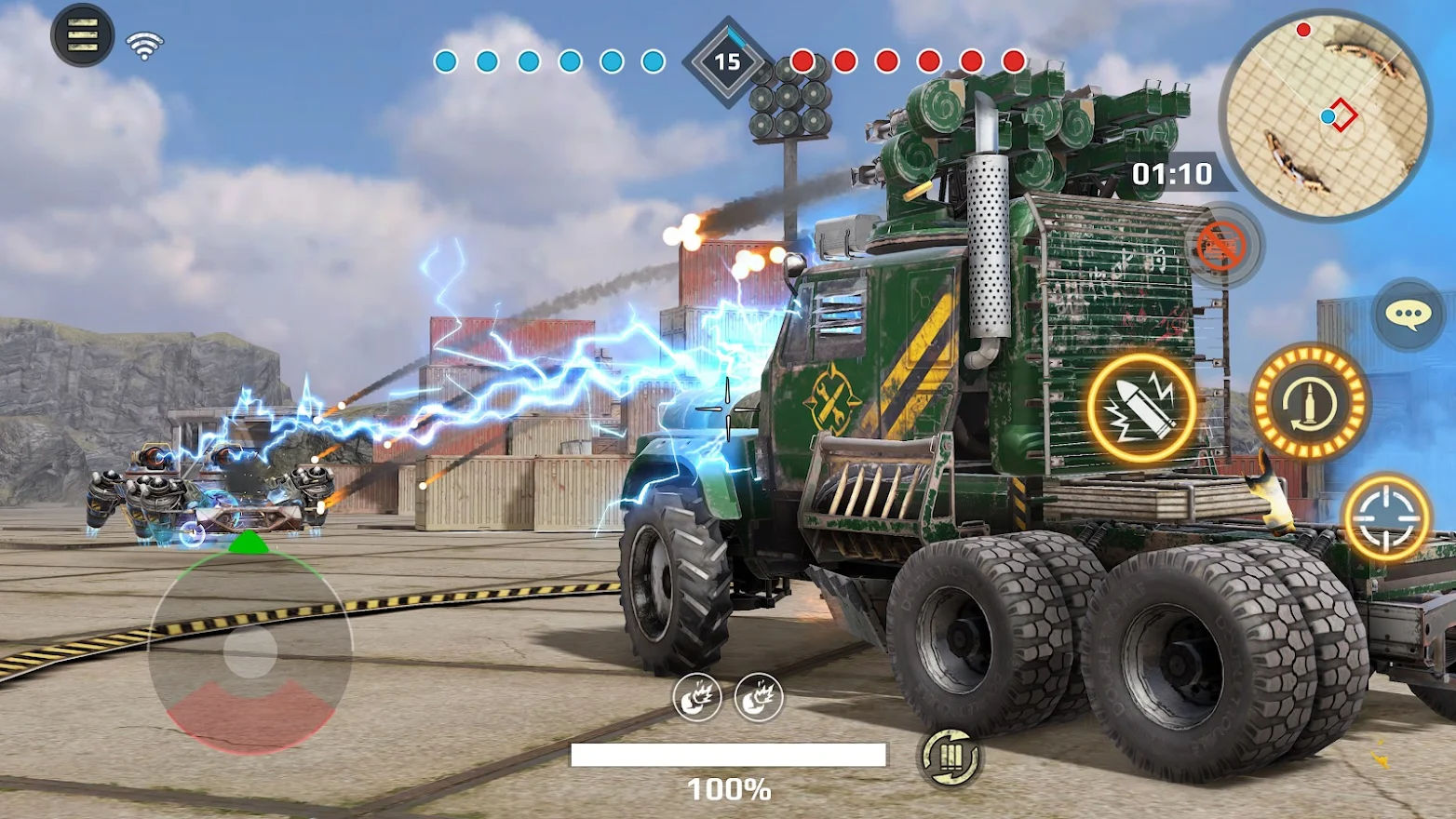1456x819 pixels.
Task: Fire the explosive shell weapon button
Action: pyautogui.click(x=1141, y=408)
